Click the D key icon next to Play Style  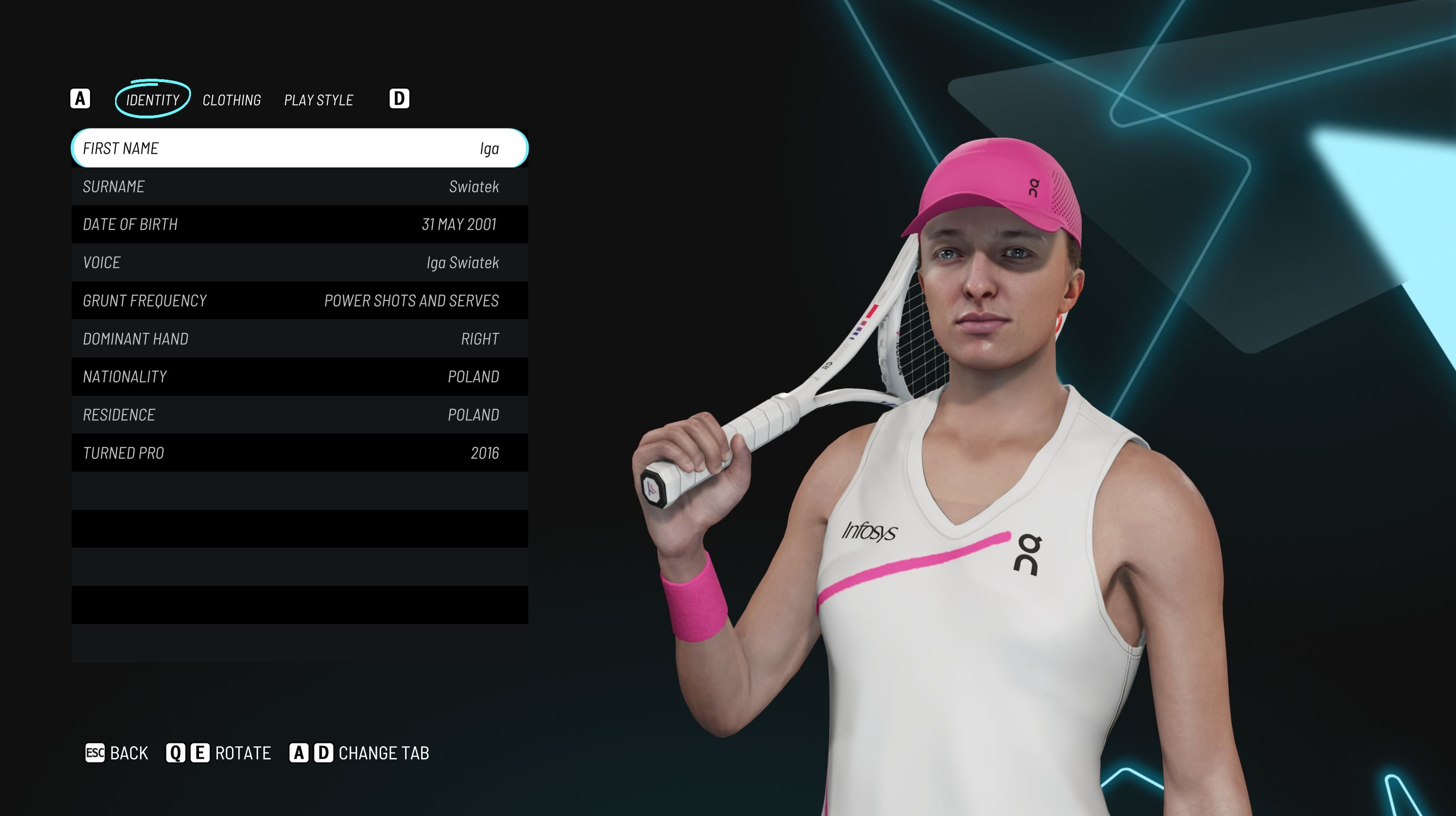(x=399, y=99)
